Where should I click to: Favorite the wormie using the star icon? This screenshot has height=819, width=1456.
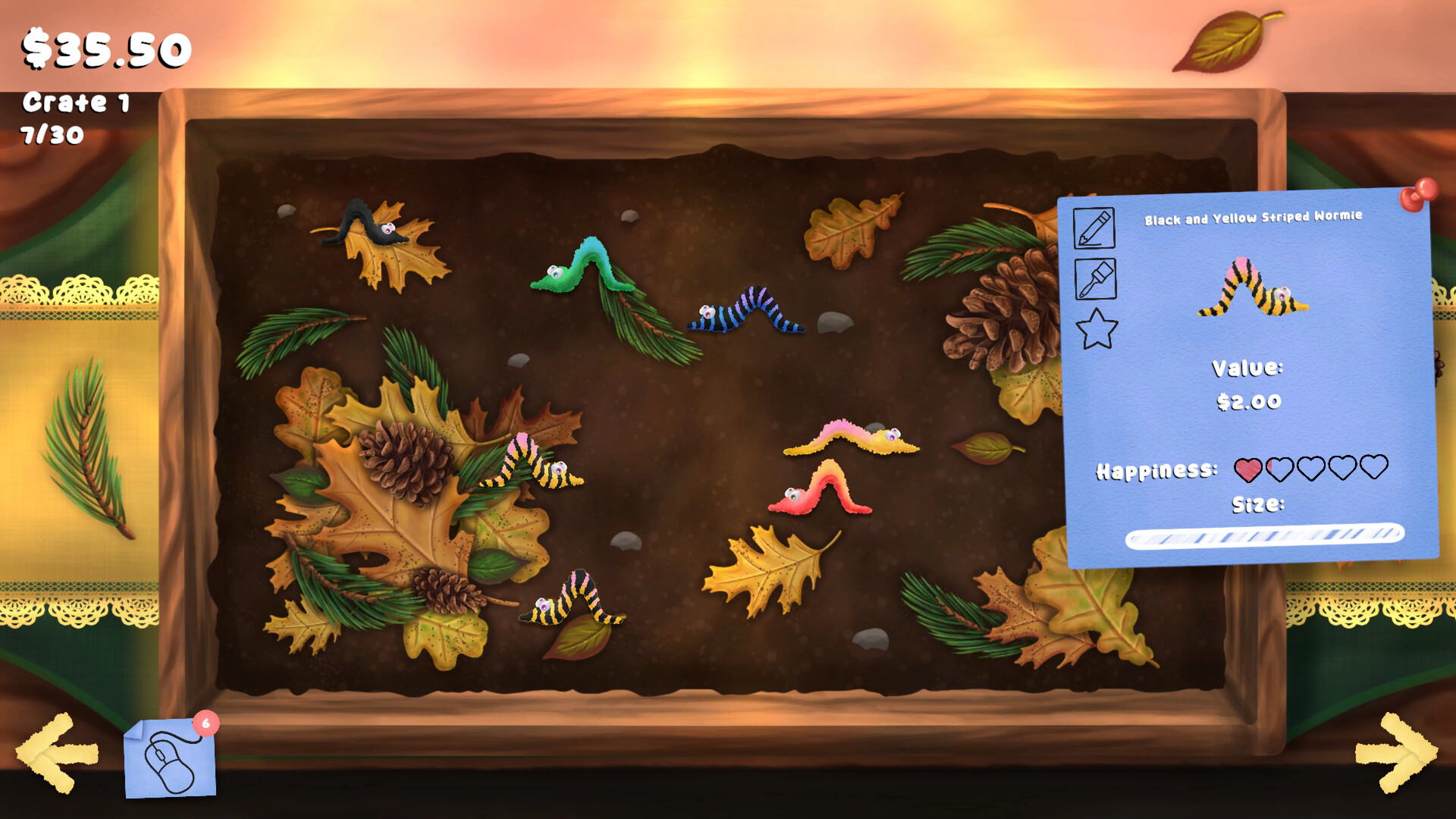(x=1097, y=329)
